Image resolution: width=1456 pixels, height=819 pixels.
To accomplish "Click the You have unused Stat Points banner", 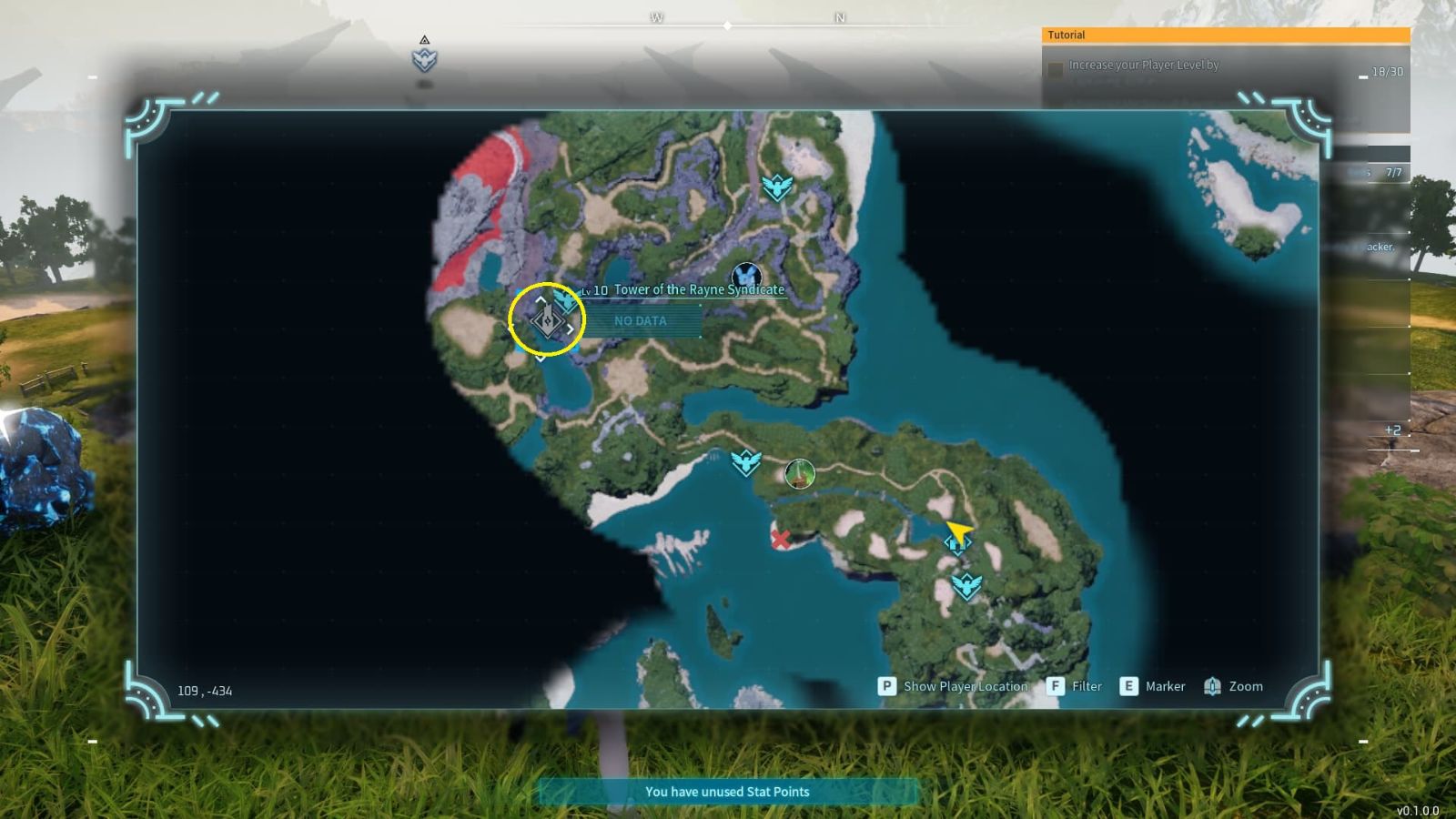I will [728, 792].
